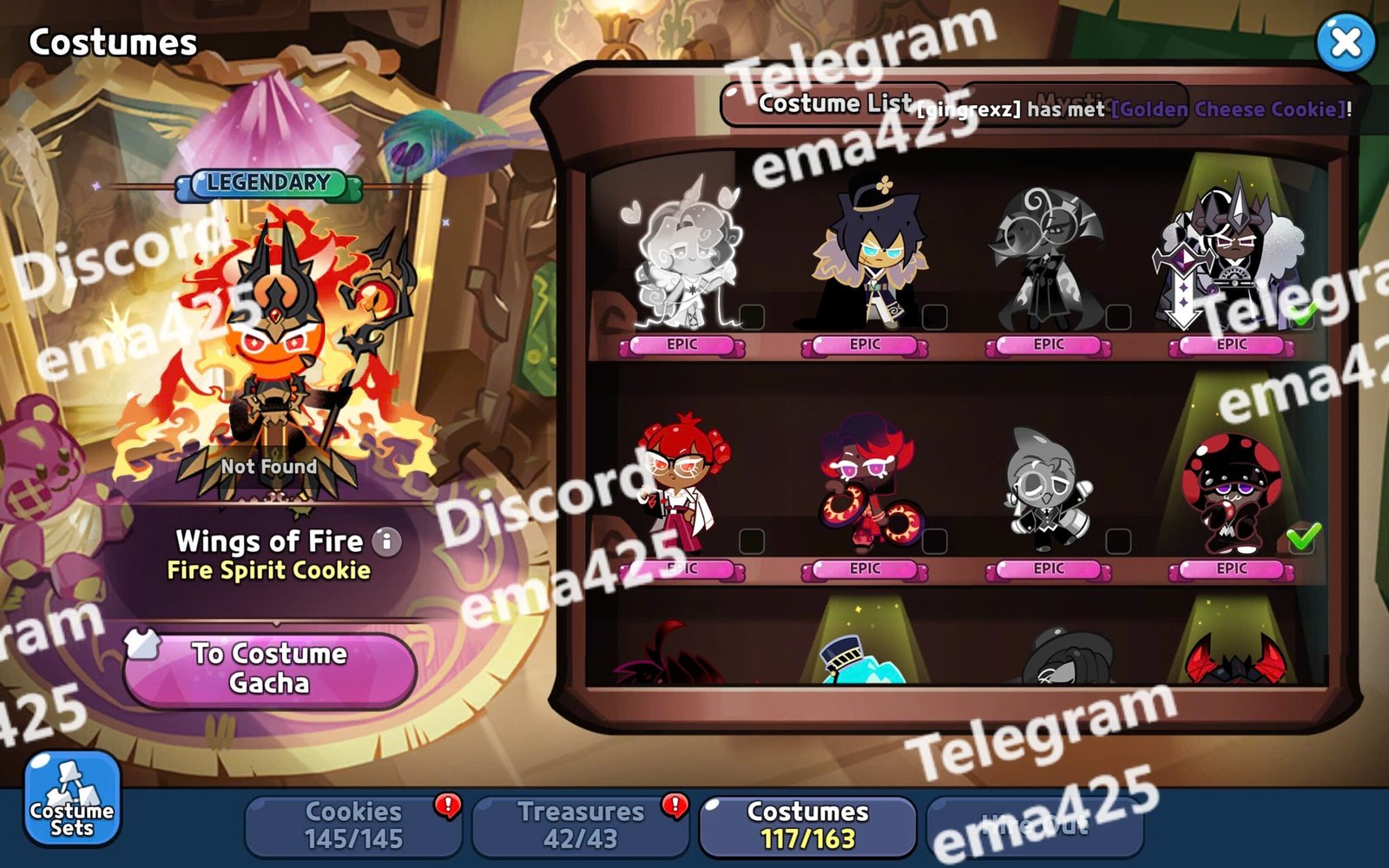Select the Costume List tab
Image resolution: width=1389 pixels, height=868 pixels.
pyautogui.click(x=833, y=104)
